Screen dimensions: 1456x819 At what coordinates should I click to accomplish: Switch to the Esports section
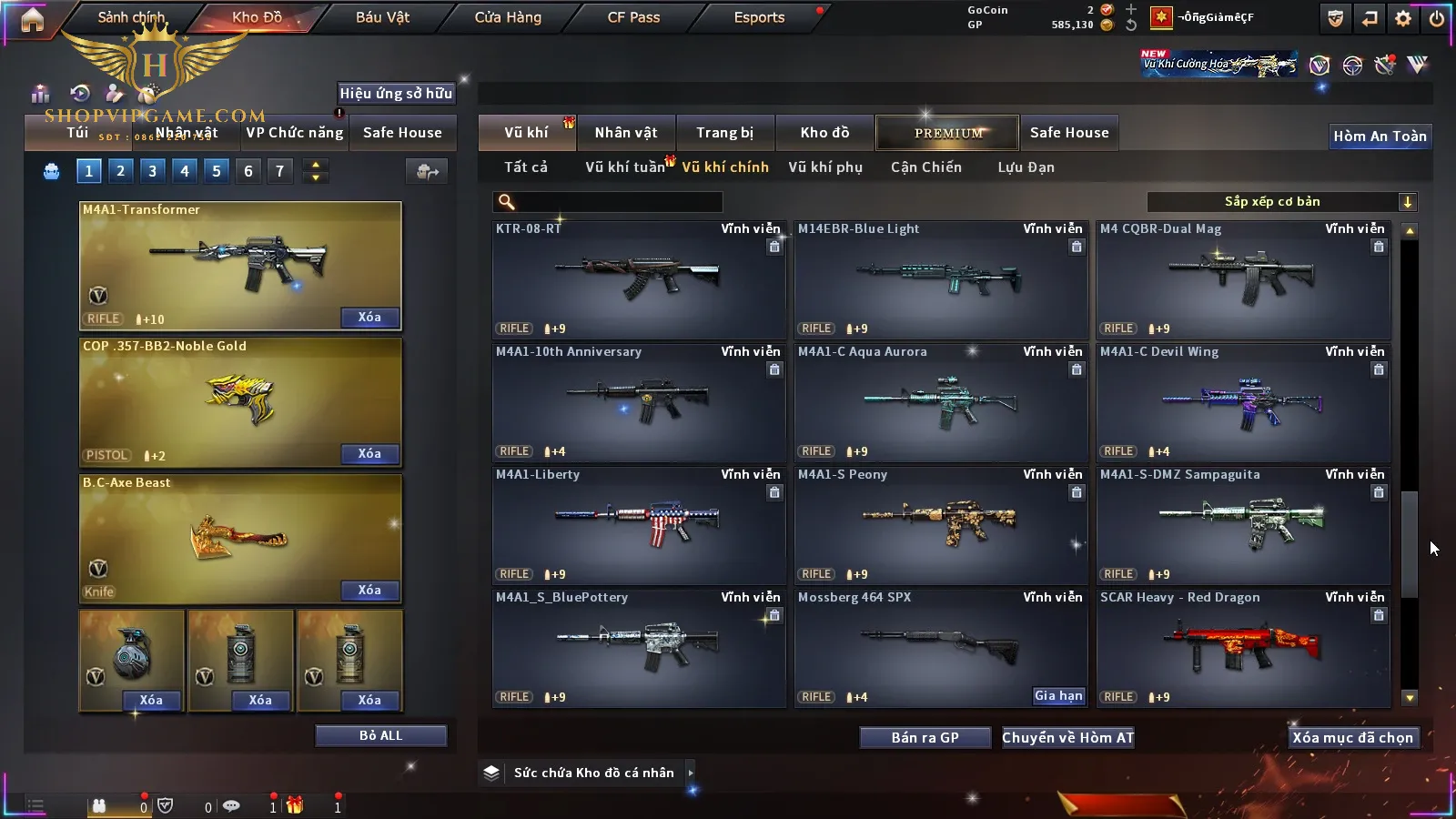pyautogui.click(x=759, y=17)
